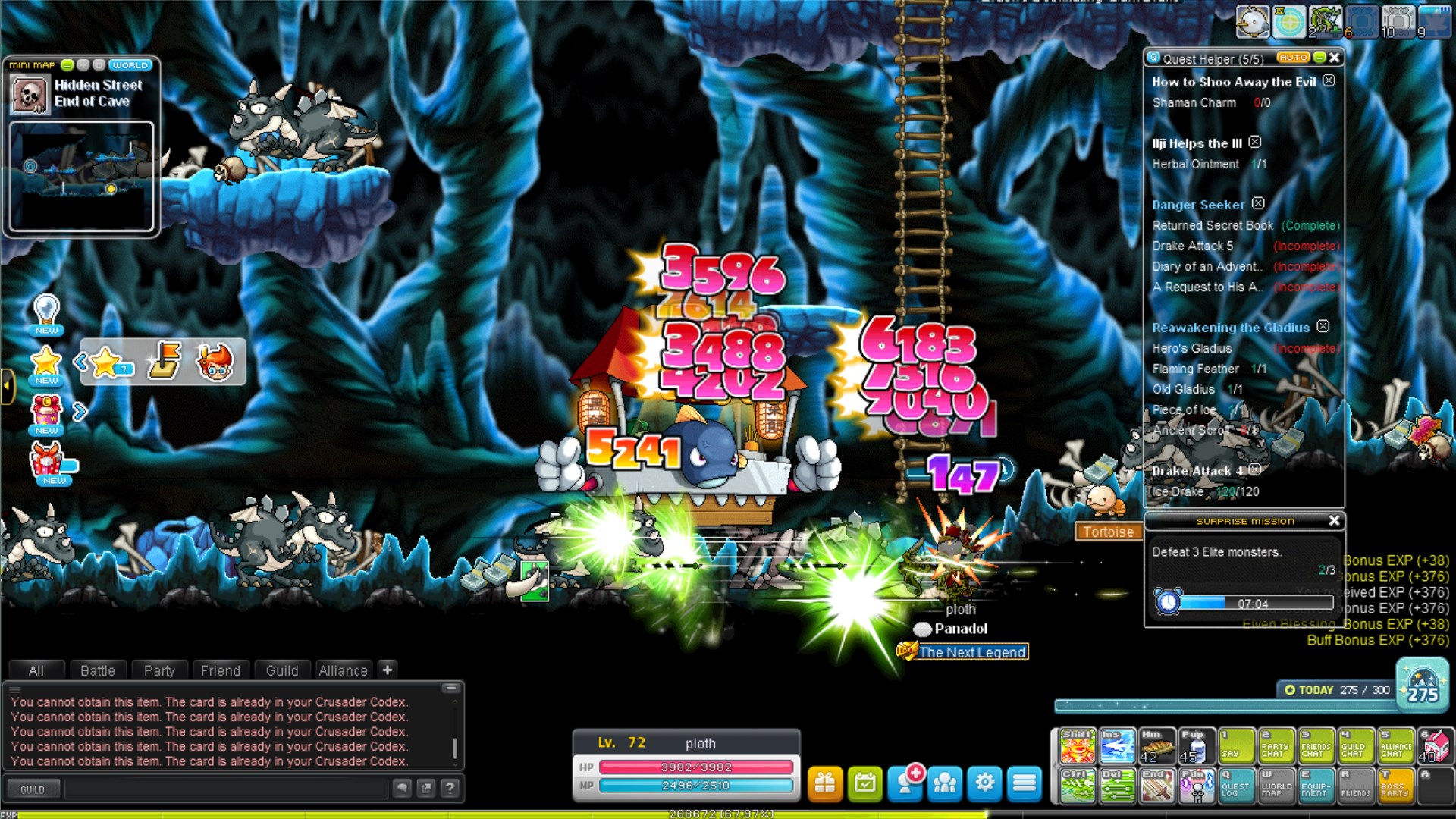Open the gear settings button
Viewport: 1456px width, 819px height.
[984, 783]
